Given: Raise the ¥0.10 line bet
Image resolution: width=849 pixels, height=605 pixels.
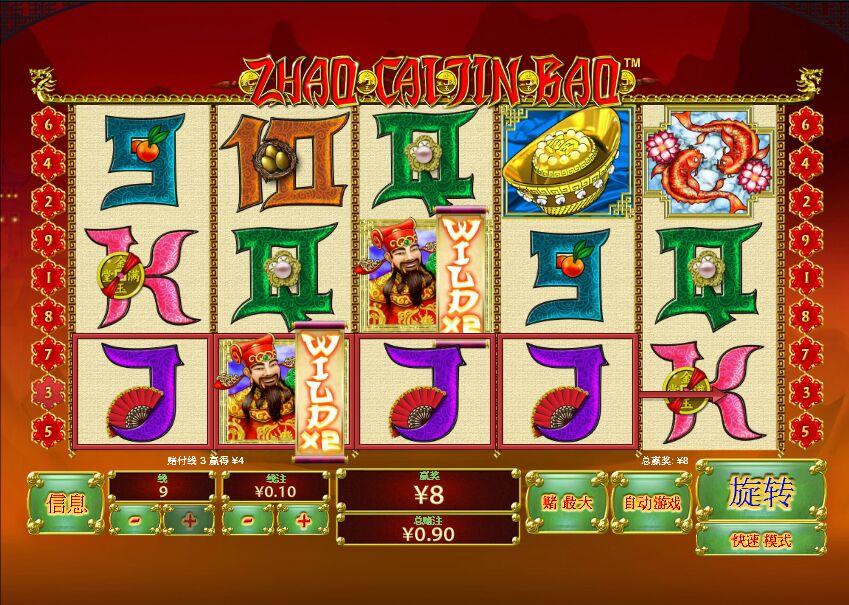Looking at the screenshot, I should (x=302, y=519).
